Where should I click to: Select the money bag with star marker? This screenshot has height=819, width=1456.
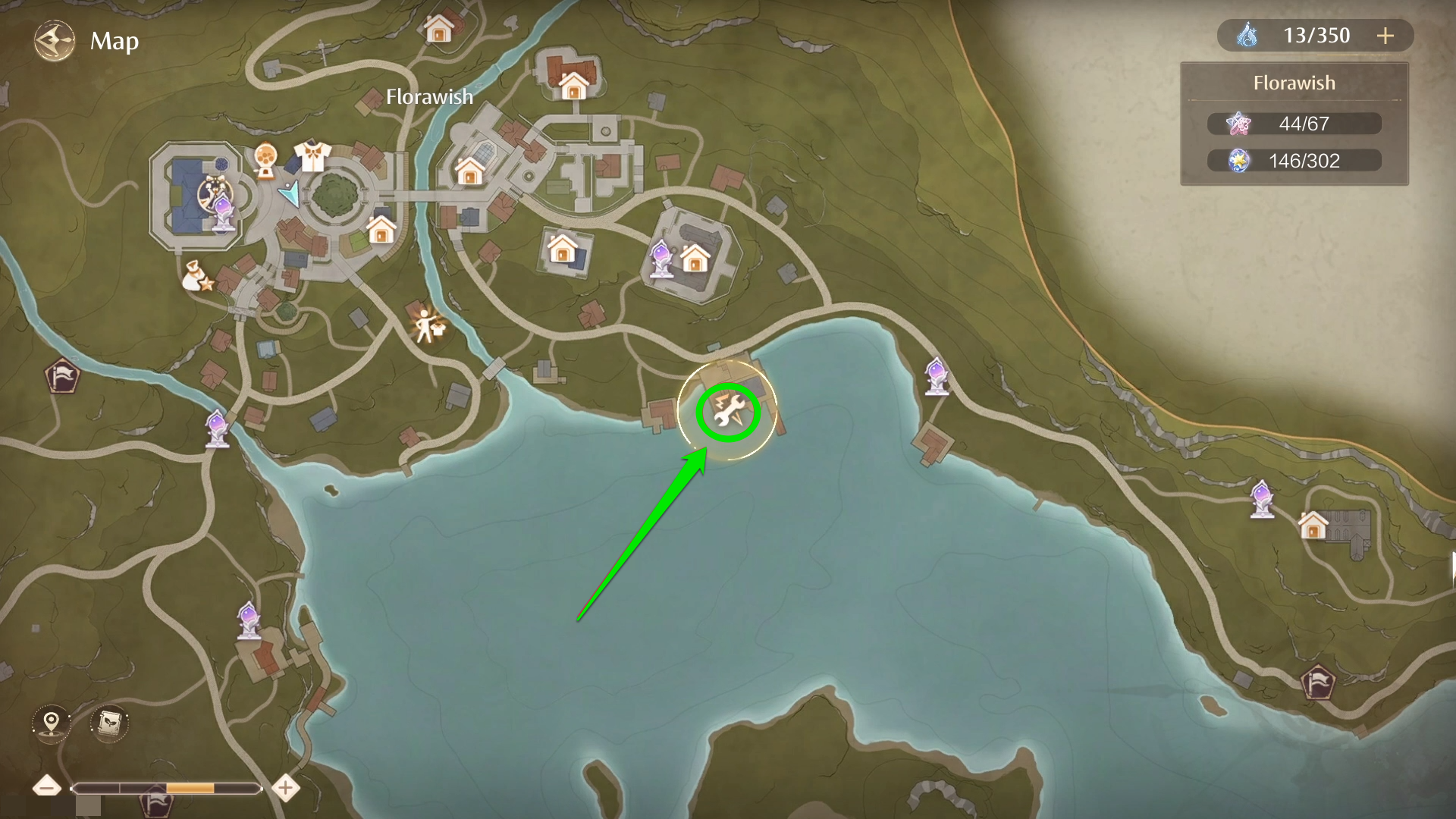(197, 277)
